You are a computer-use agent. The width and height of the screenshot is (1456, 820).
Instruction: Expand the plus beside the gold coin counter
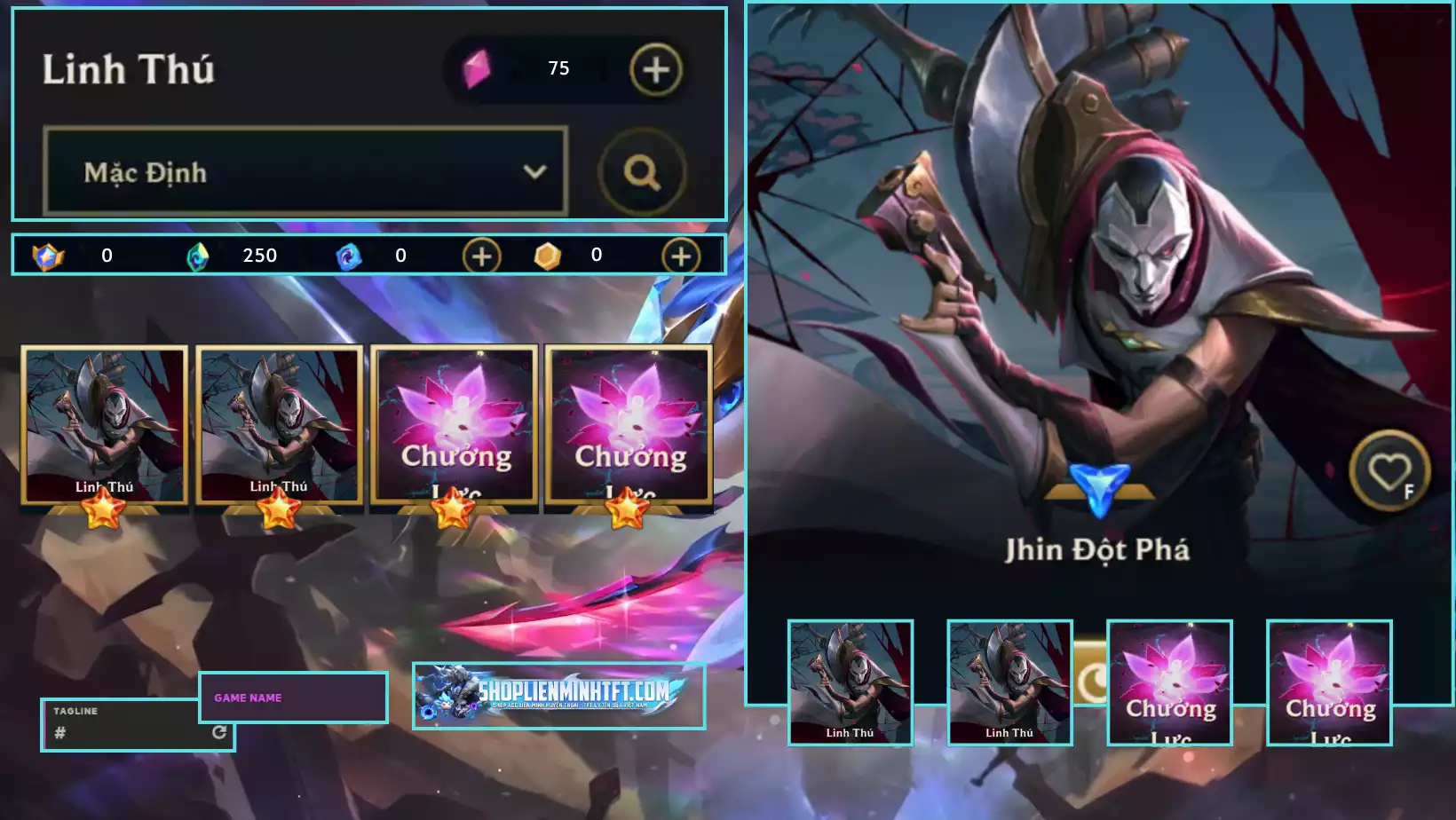(x=680, y=256)
